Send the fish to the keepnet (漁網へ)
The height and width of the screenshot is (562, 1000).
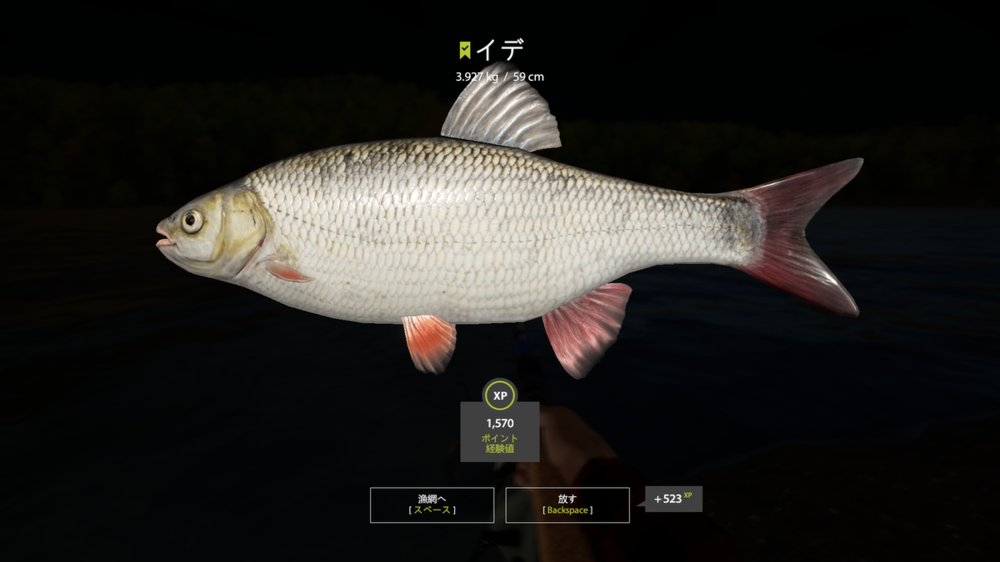point(432,504)
